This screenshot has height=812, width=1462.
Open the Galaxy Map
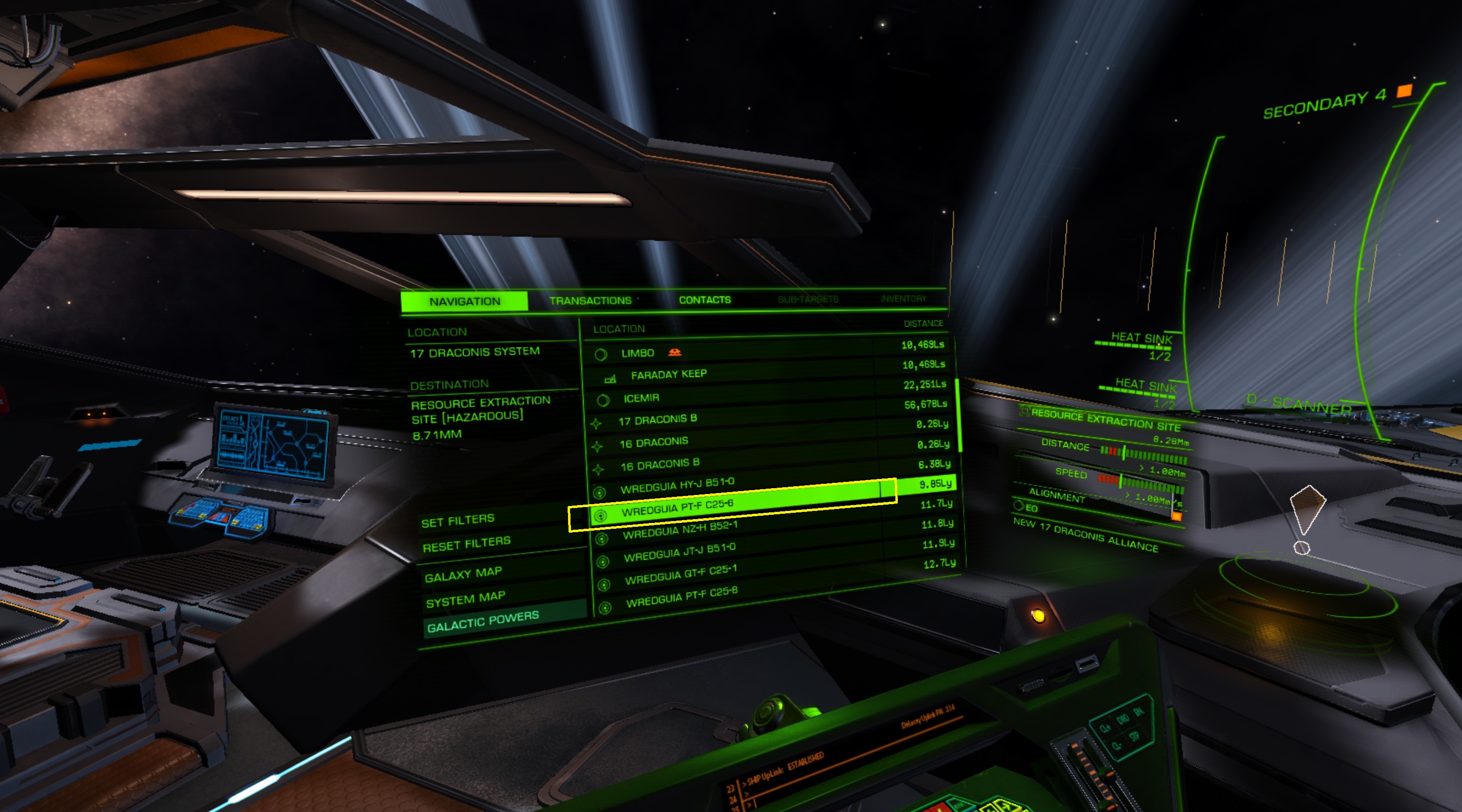pyautogui.click(x=463, y=574)
